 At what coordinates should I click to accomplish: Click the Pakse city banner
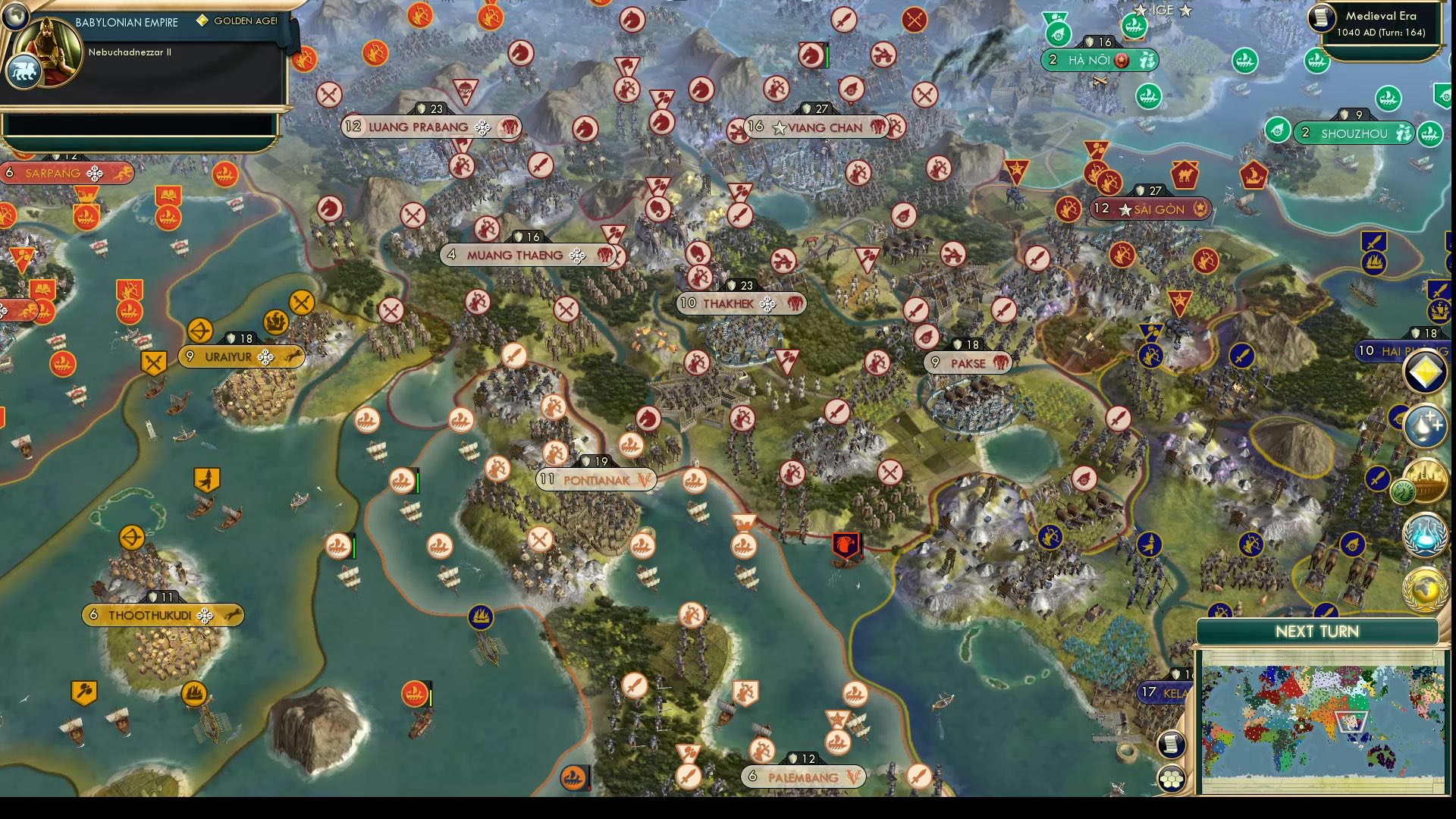(968, 363)
